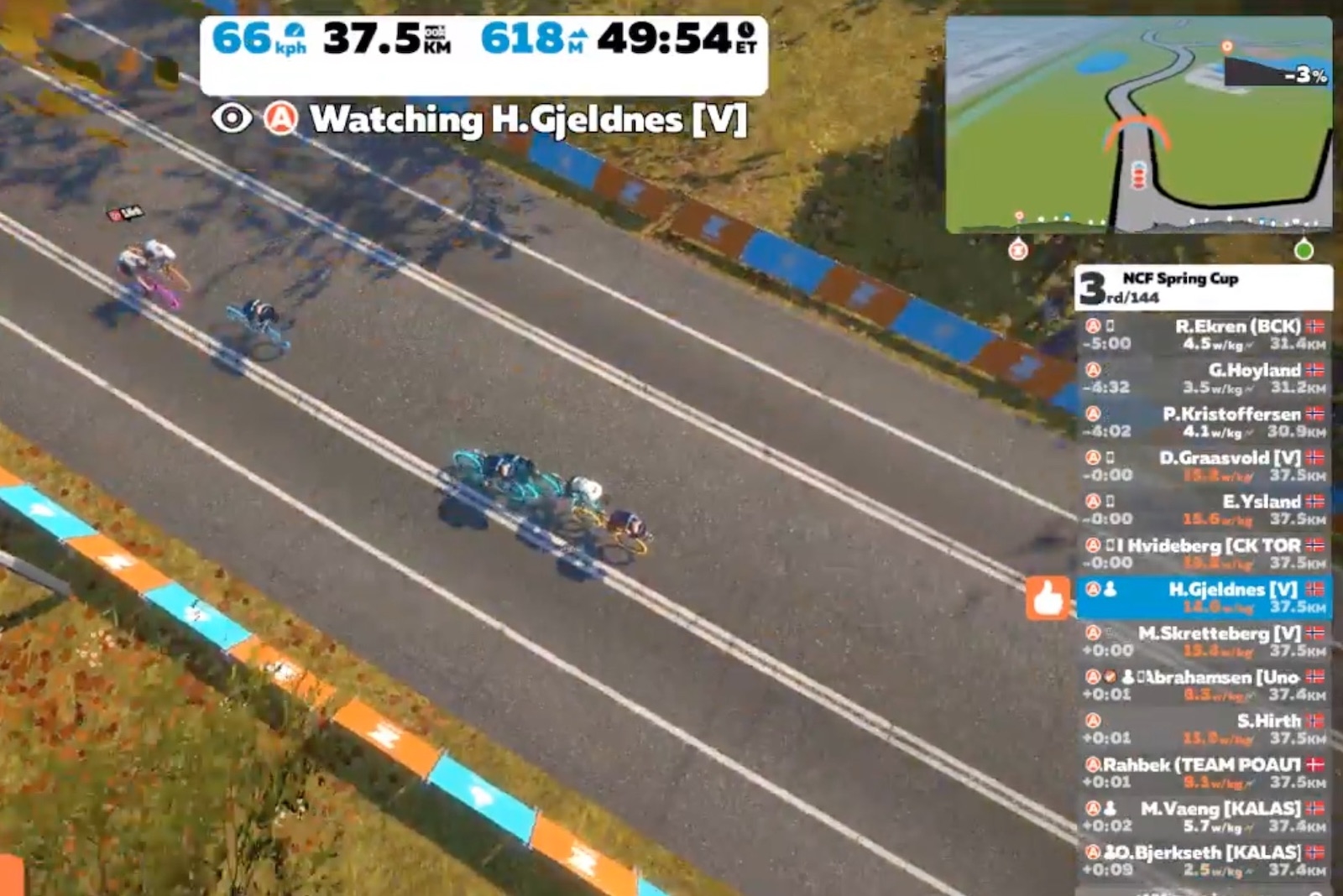Select rider S.Hirth from the list
This screenshot has width=1343, height=896.
coord(1204,728)
